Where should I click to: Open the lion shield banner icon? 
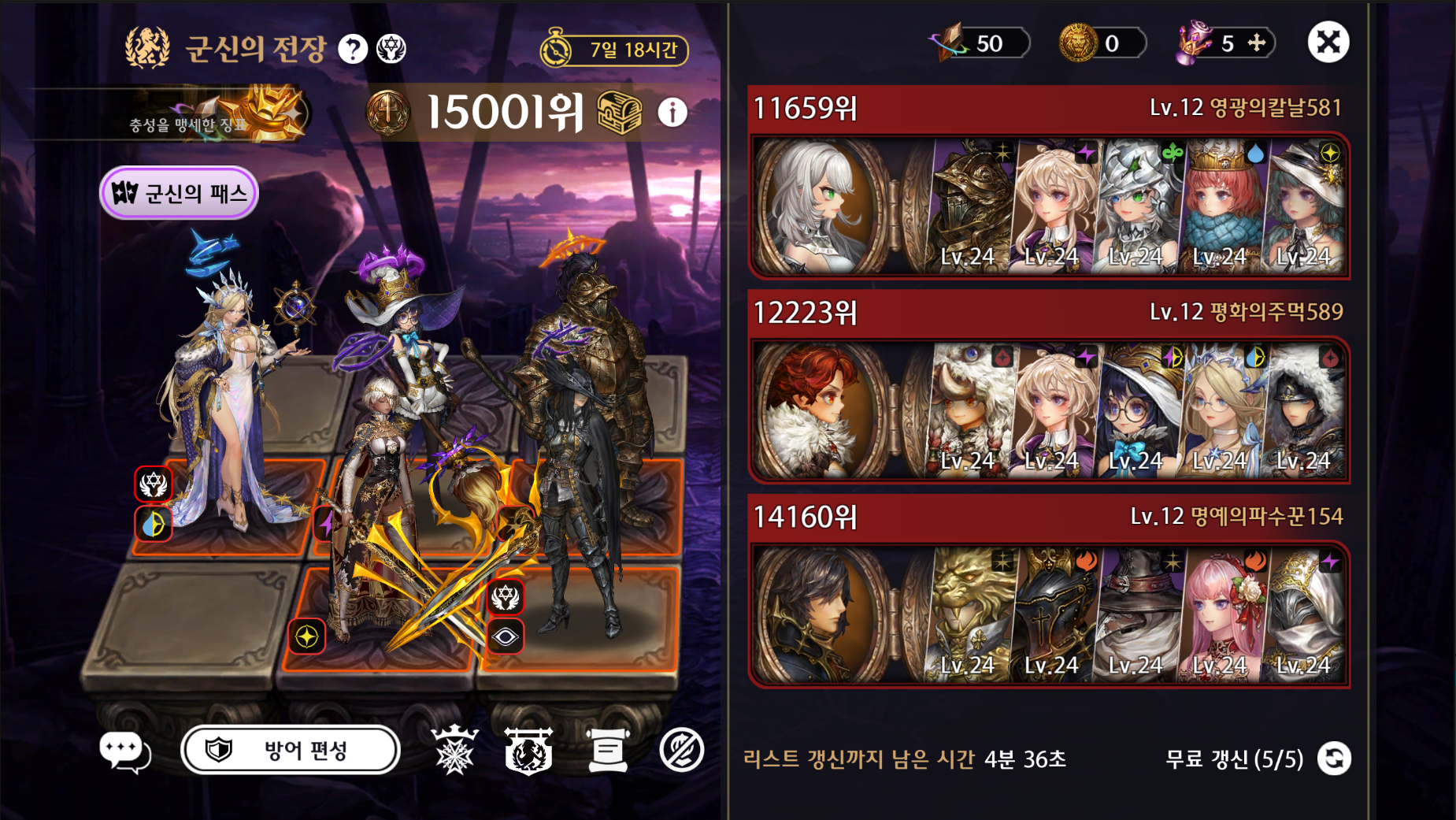point(528,750)
